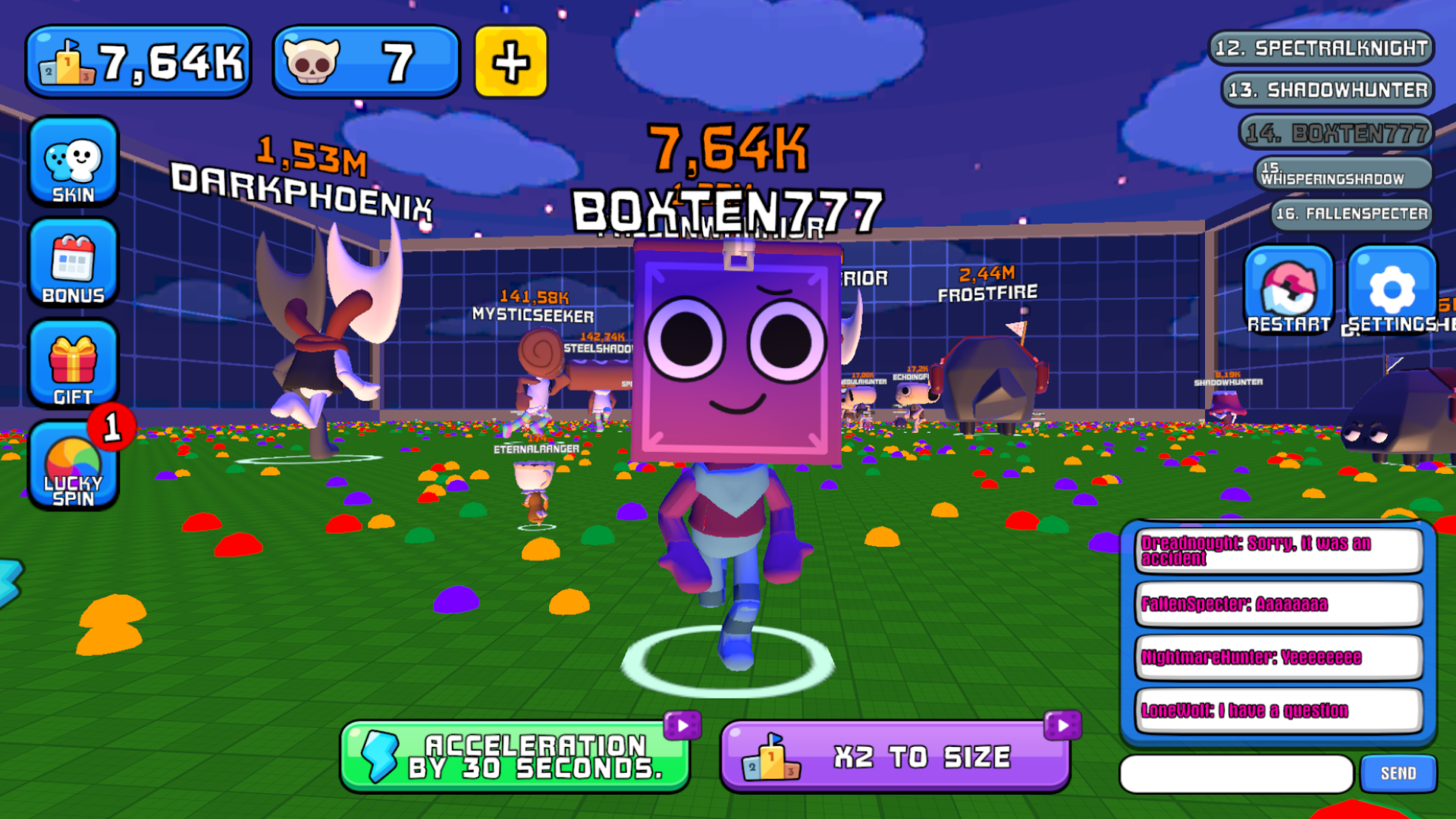Activate the x2 To Size boost
Screen dimensions: 1456x819
895,755
